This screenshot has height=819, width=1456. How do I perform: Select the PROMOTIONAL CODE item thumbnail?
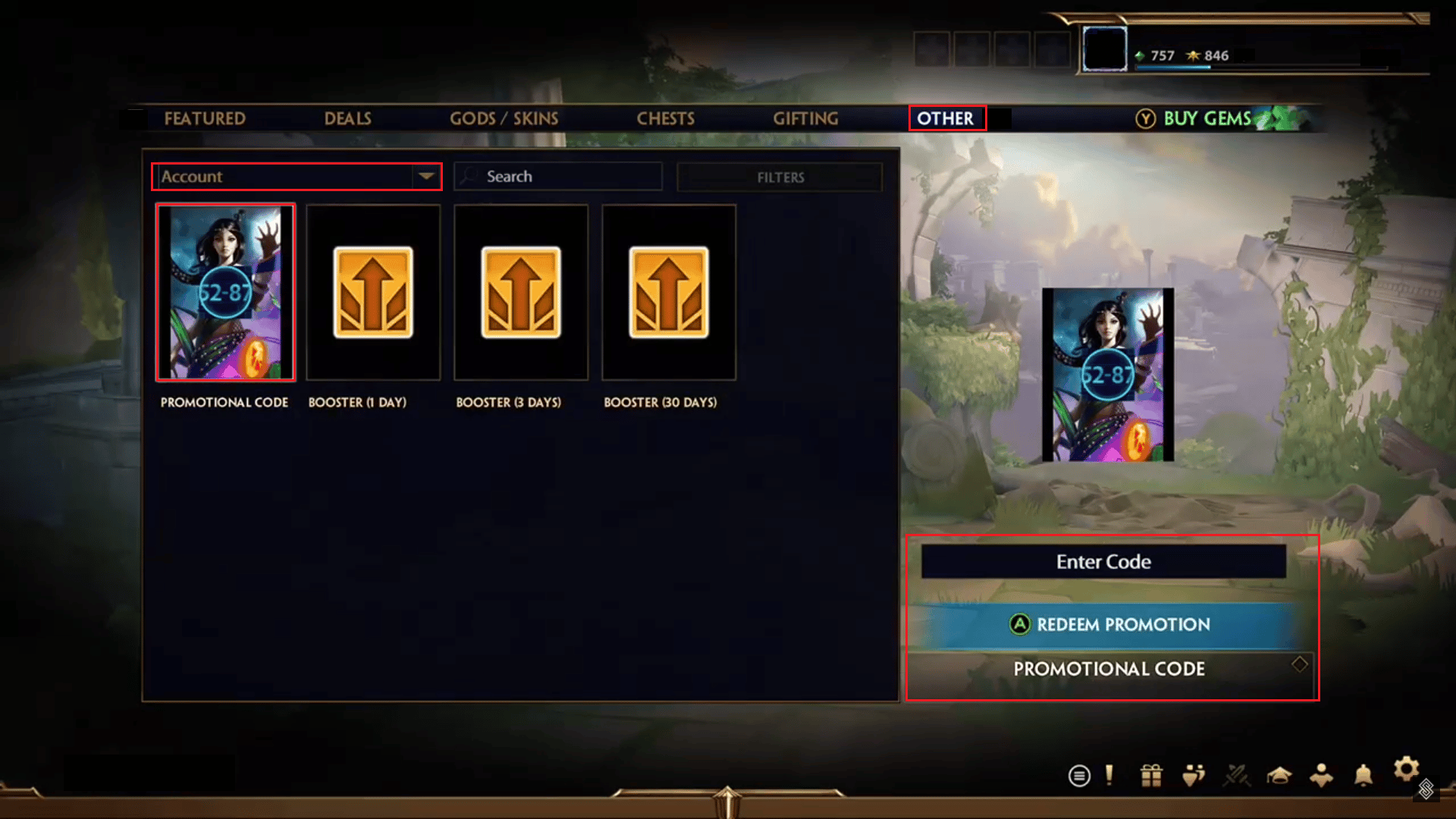224,292
